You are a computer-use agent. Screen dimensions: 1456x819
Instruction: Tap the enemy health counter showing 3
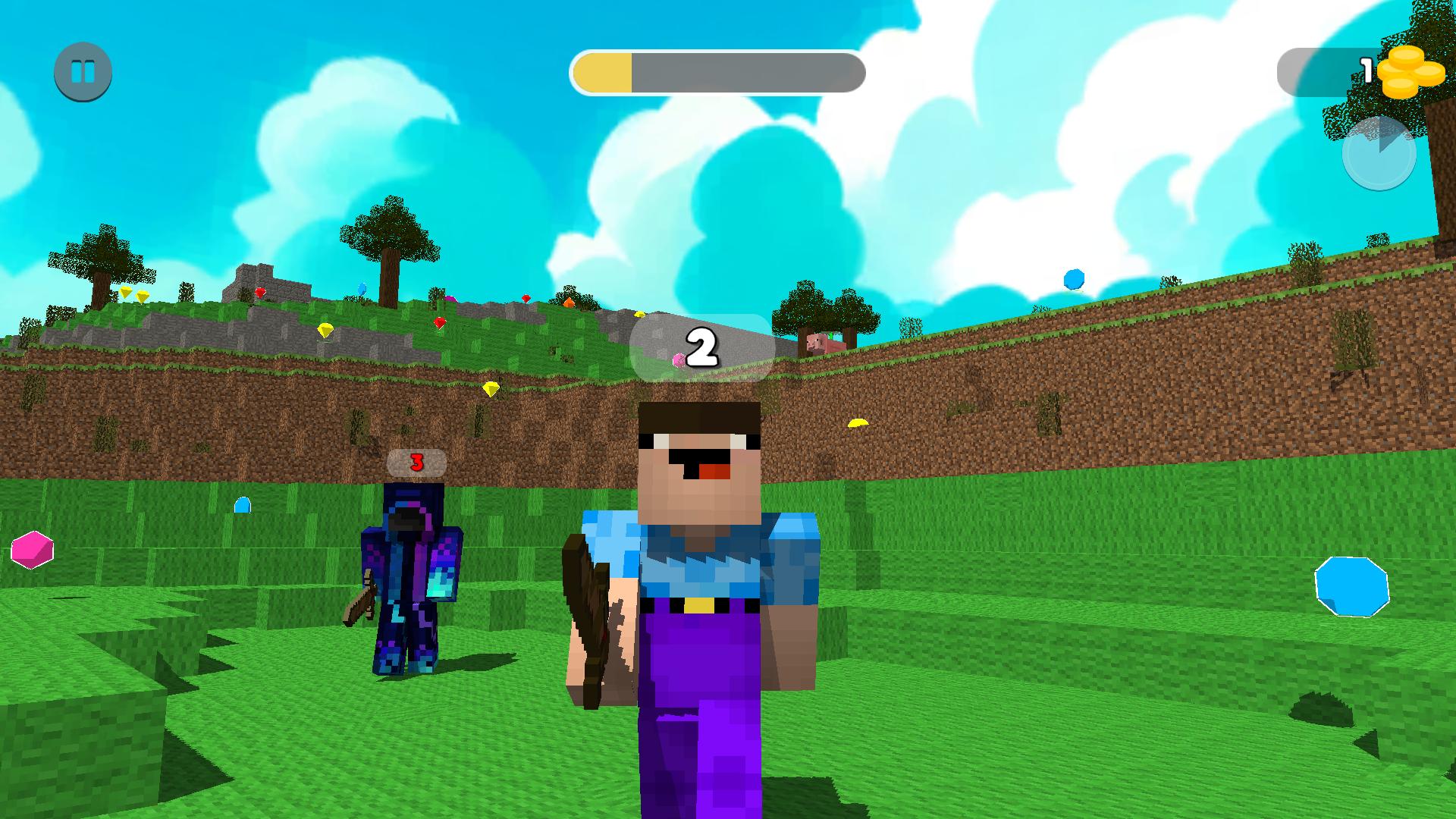point(416,463)
